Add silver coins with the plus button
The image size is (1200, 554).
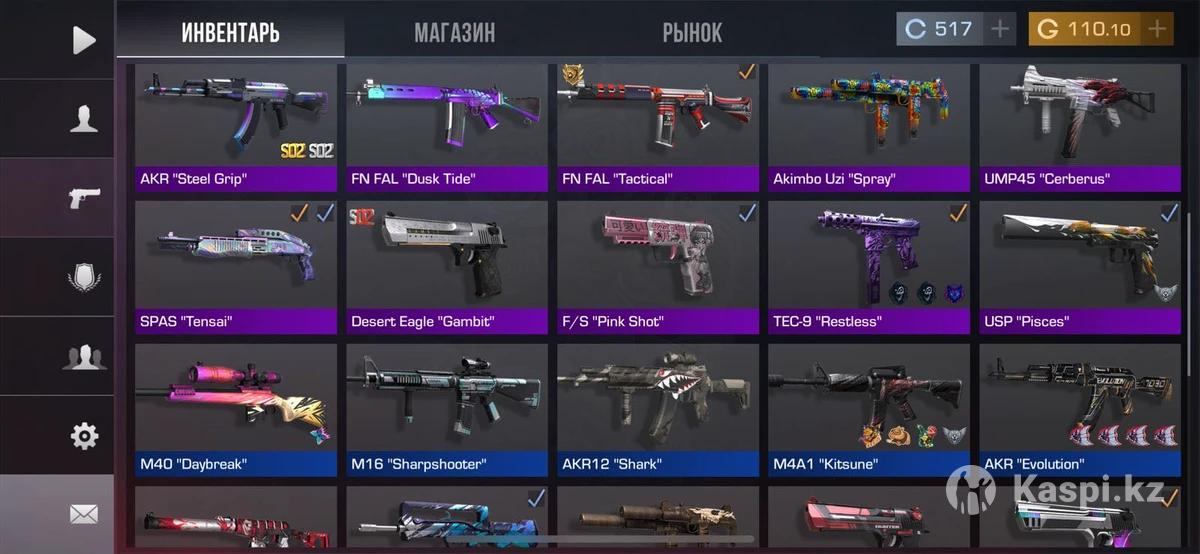pyautogui.click(x=1000, y=29)
